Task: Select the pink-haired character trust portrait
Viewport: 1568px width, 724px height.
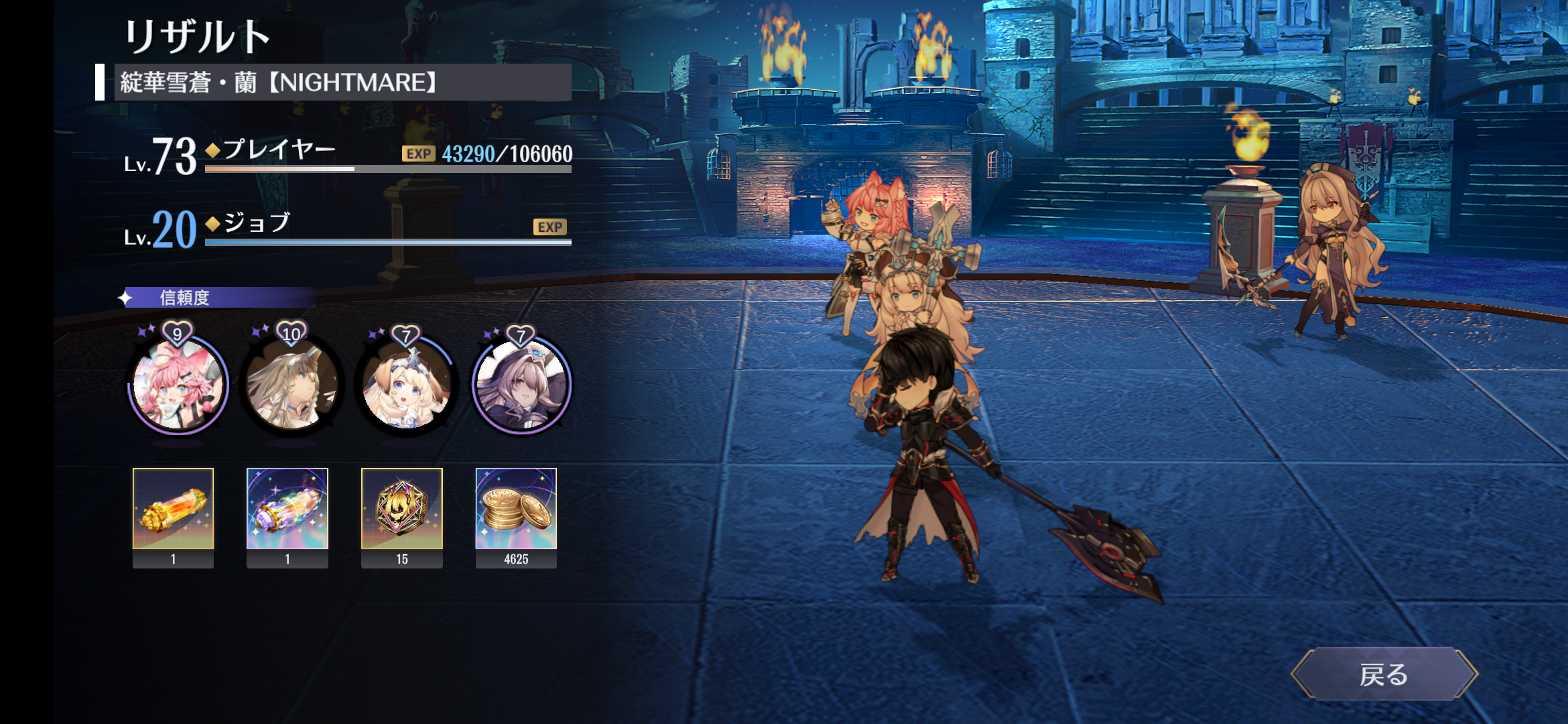Action: point(178,384)
